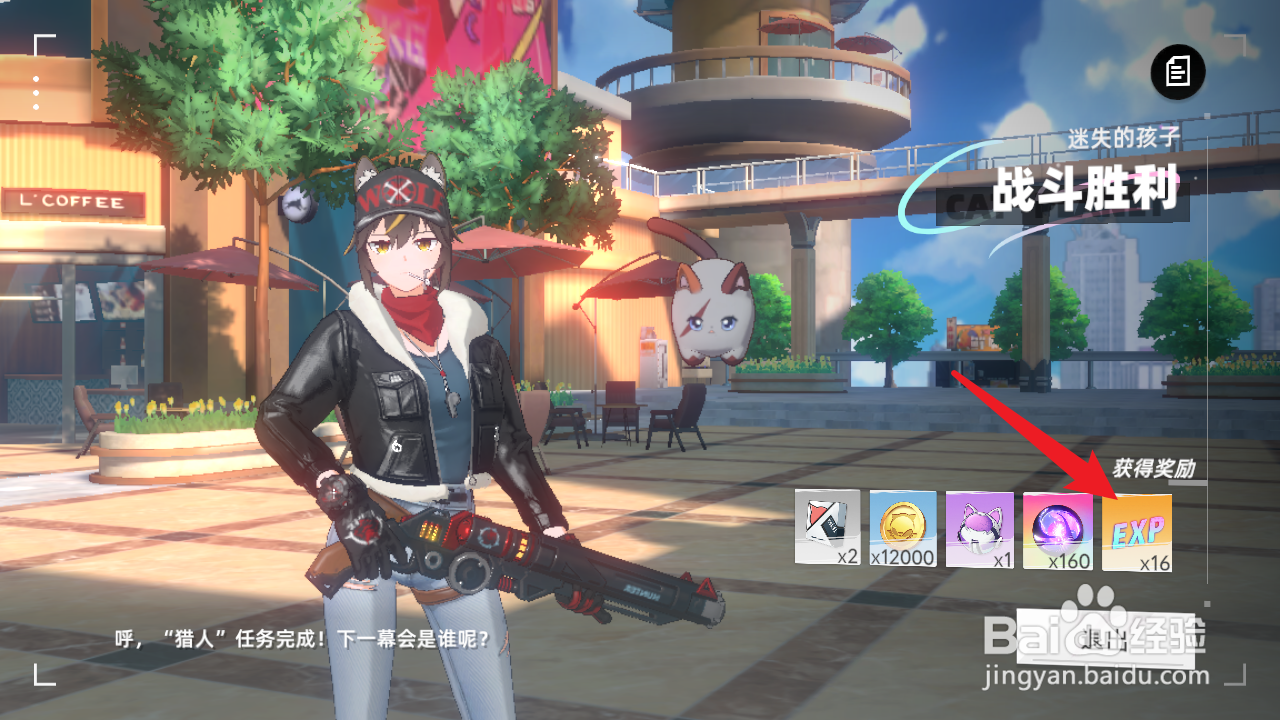This screenshot has height=720, width=1280.
Task: Select the gold coin reward x12000
Action: (903, 529)
